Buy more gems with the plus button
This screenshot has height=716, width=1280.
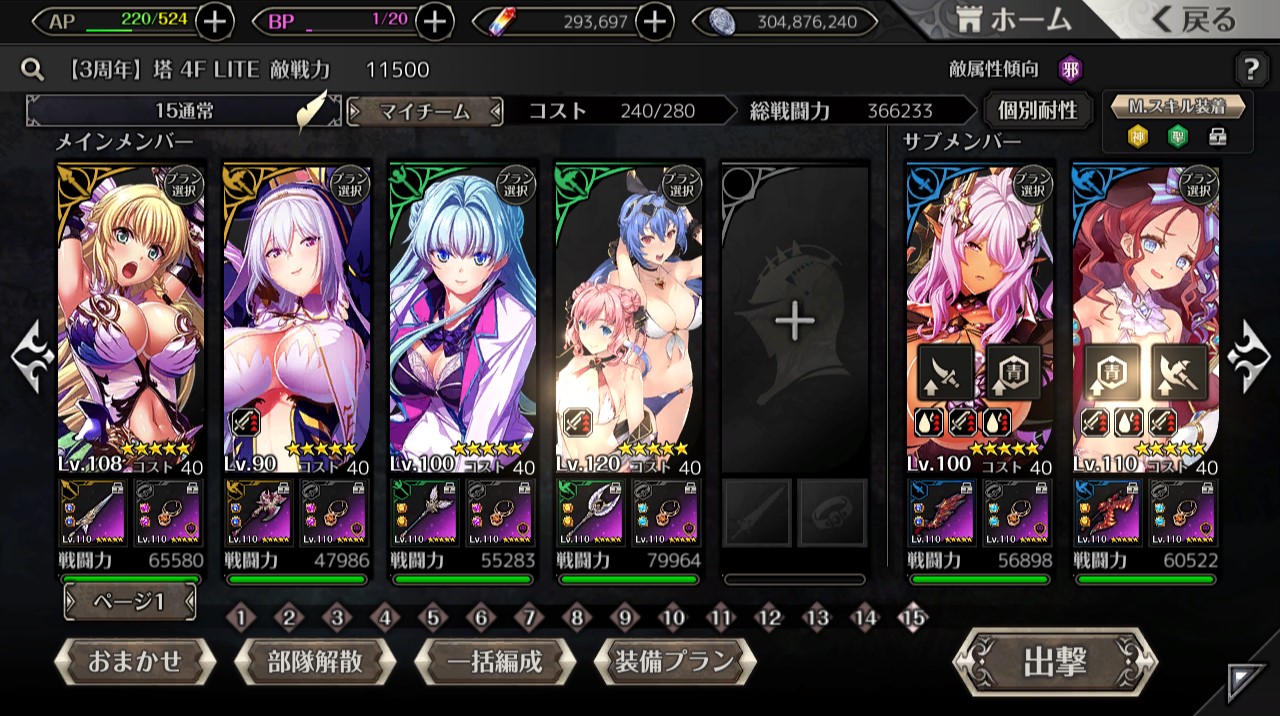coord(655,21)
